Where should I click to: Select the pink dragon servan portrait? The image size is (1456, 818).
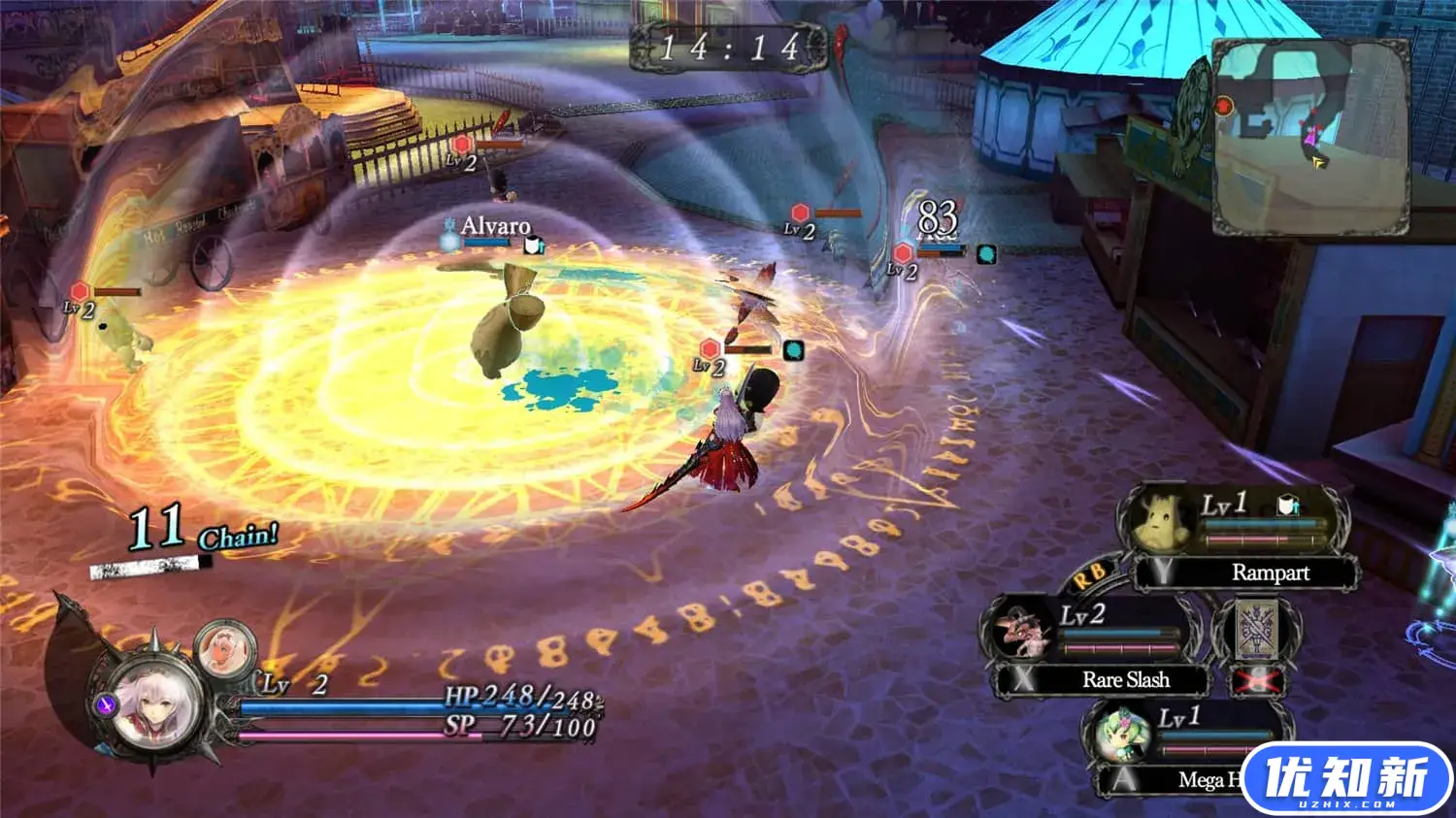coord(1021,630)
